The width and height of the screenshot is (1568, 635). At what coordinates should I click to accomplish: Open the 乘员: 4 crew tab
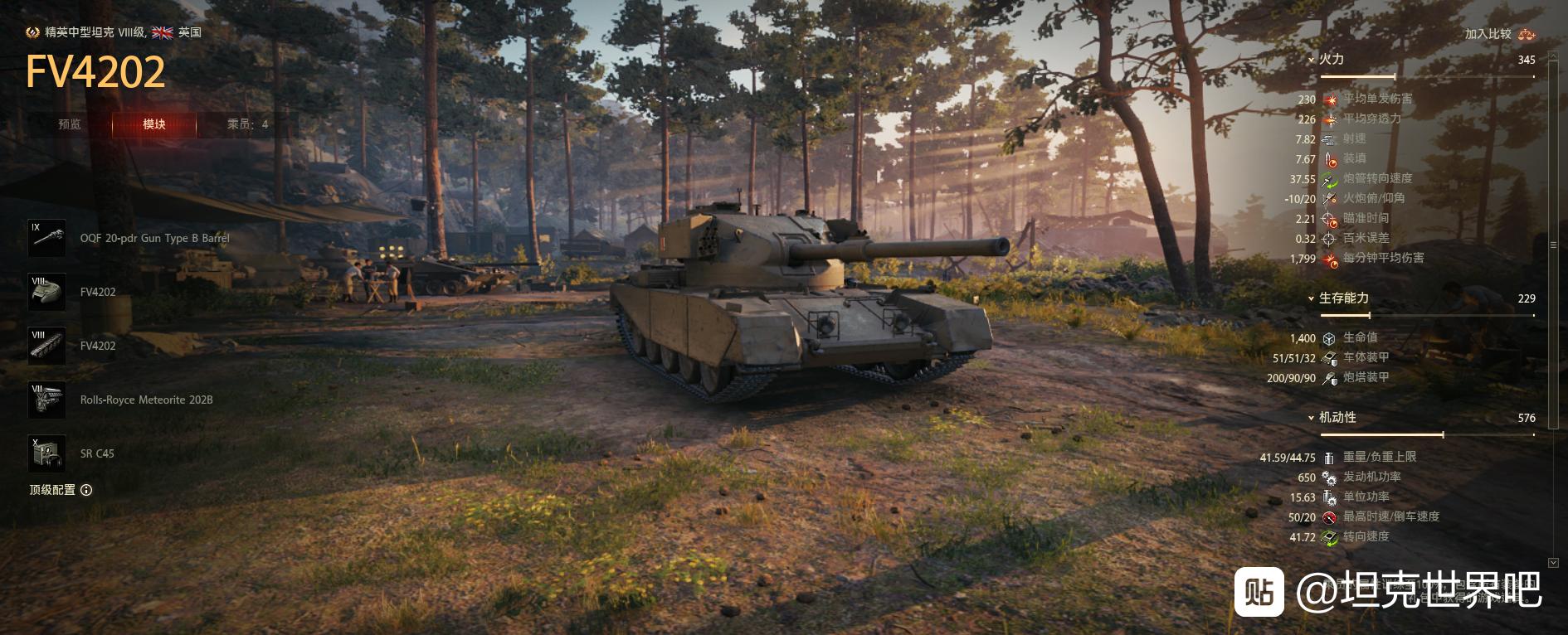(247, 124)
